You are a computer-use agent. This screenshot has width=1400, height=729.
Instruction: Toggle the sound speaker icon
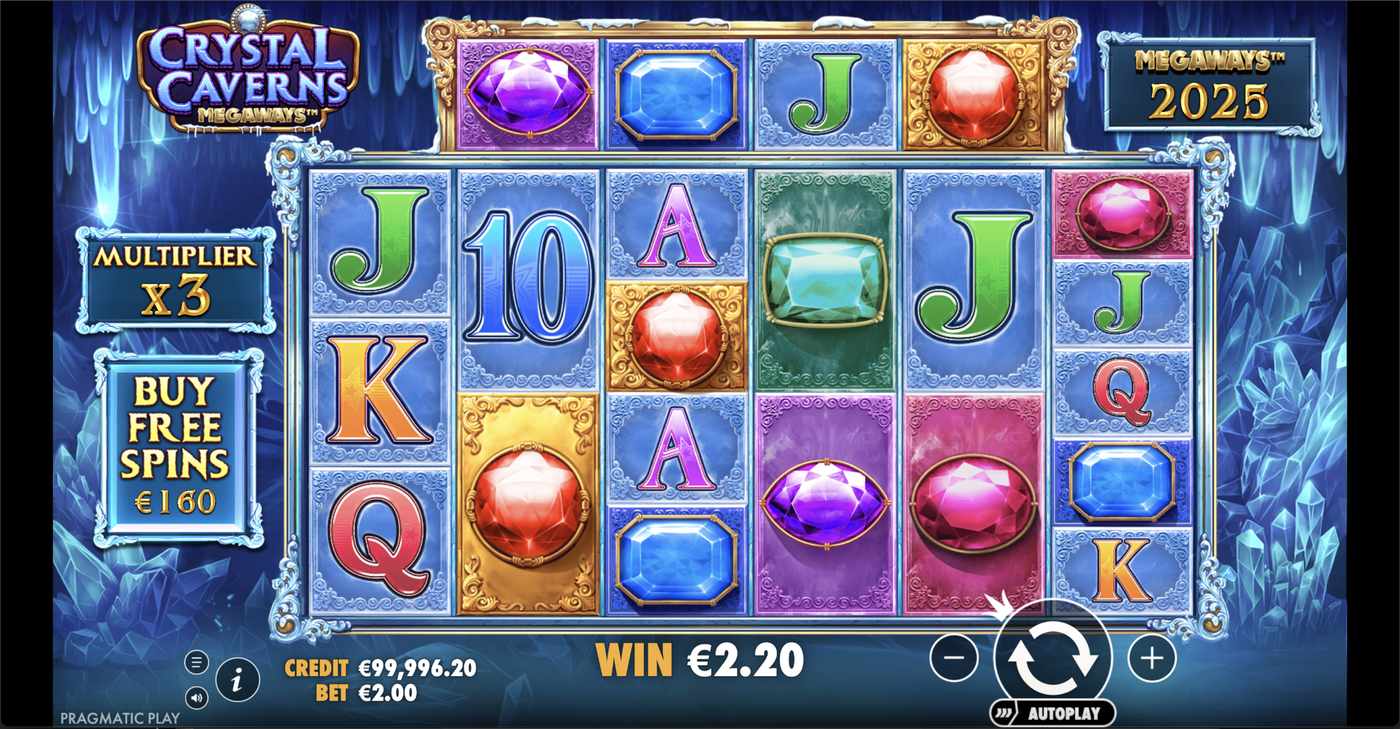pyautogui.click(x=197, y=697)
